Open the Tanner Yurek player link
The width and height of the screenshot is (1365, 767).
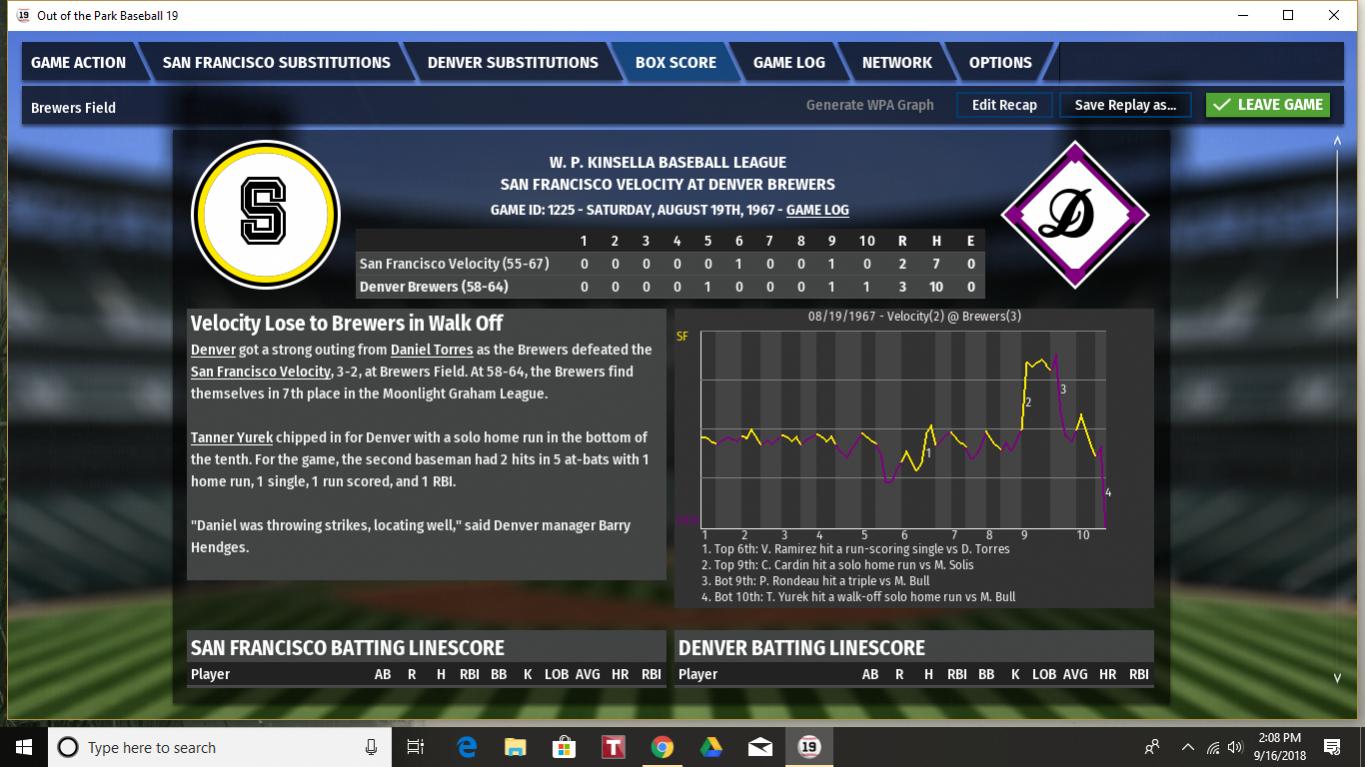[x=232, y=438]
